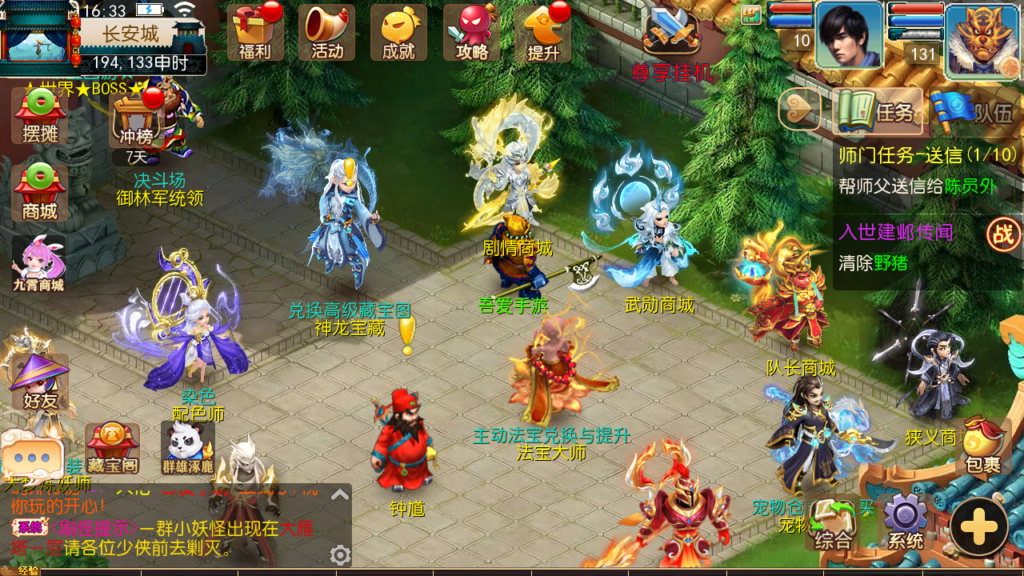
Task: Open the 好友 friends list
Action: [x=38, y=382]
